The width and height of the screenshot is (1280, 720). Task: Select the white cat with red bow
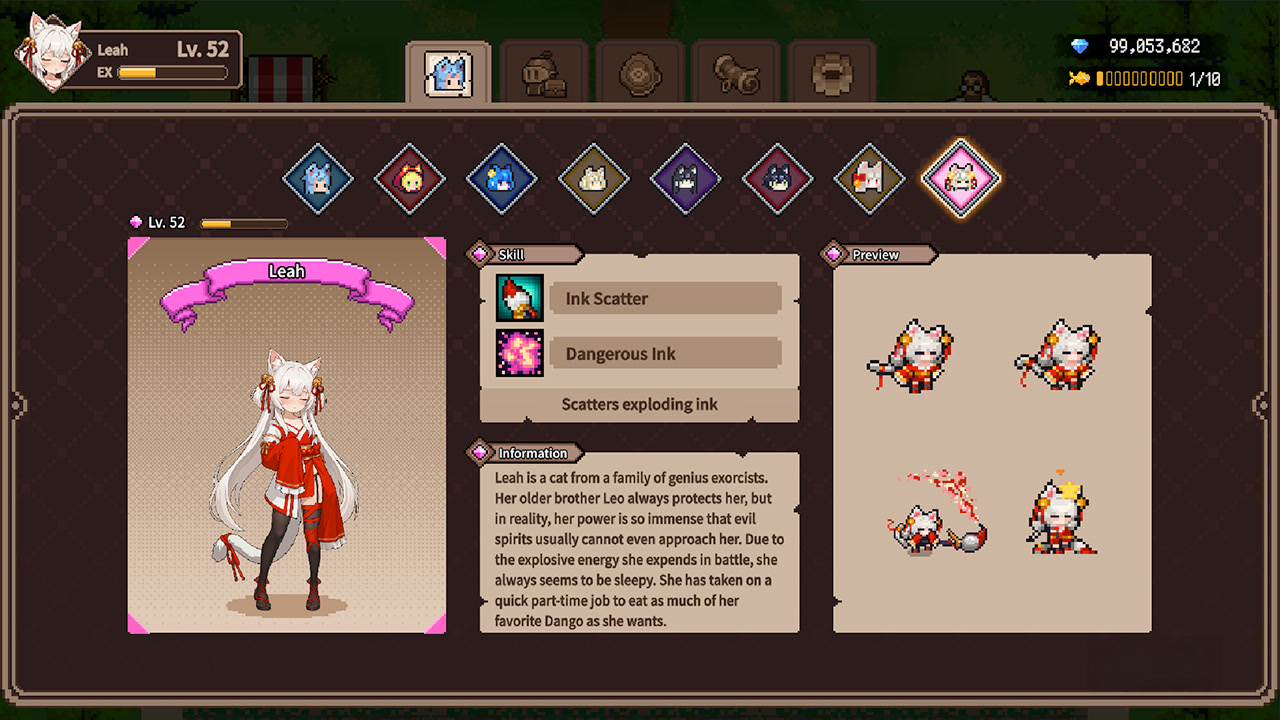coord(870,179)
